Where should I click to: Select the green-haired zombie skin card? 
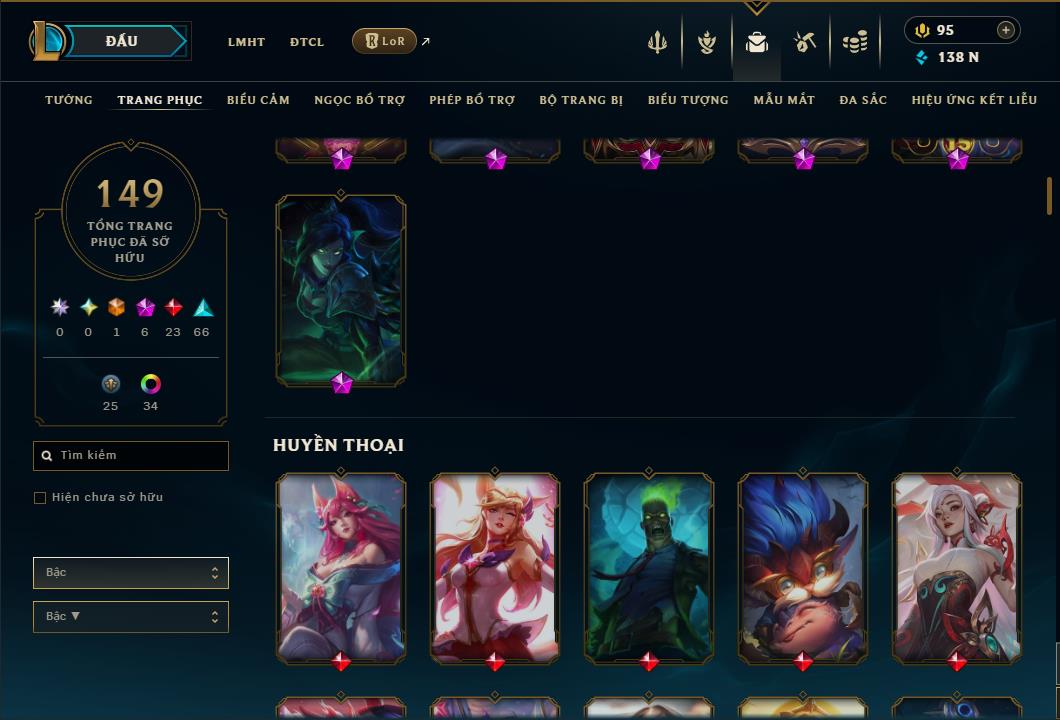tap(649, 568)
